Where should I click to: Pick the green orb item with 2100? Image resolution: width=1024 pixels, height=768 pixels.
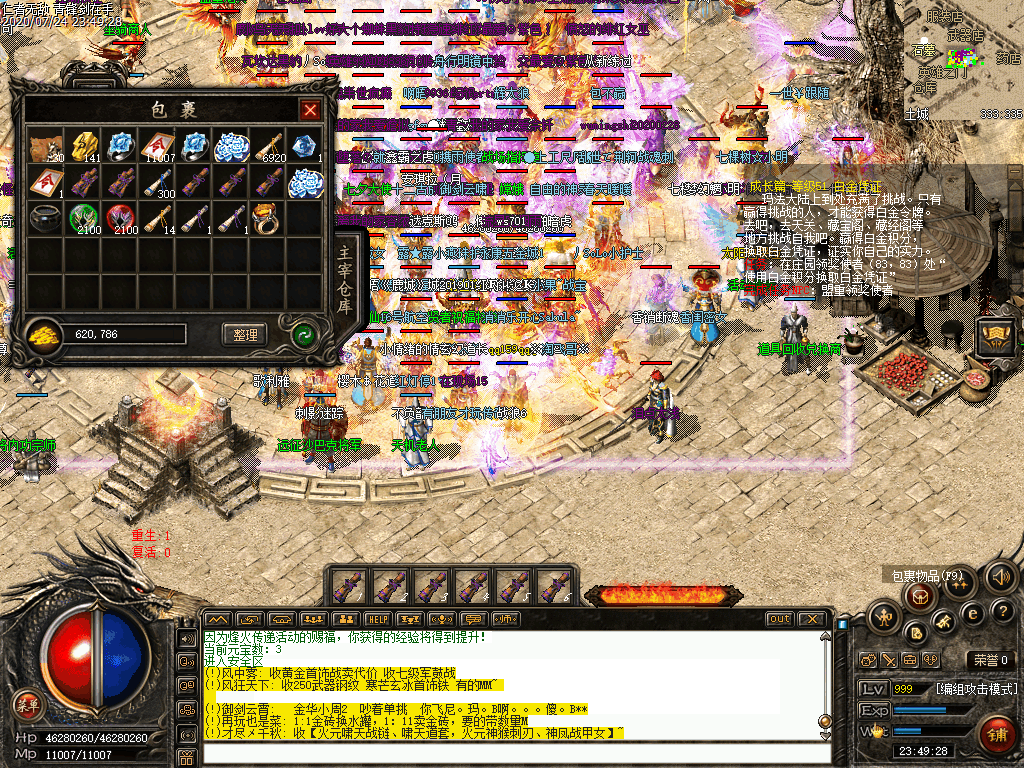(x=83, y=217)
